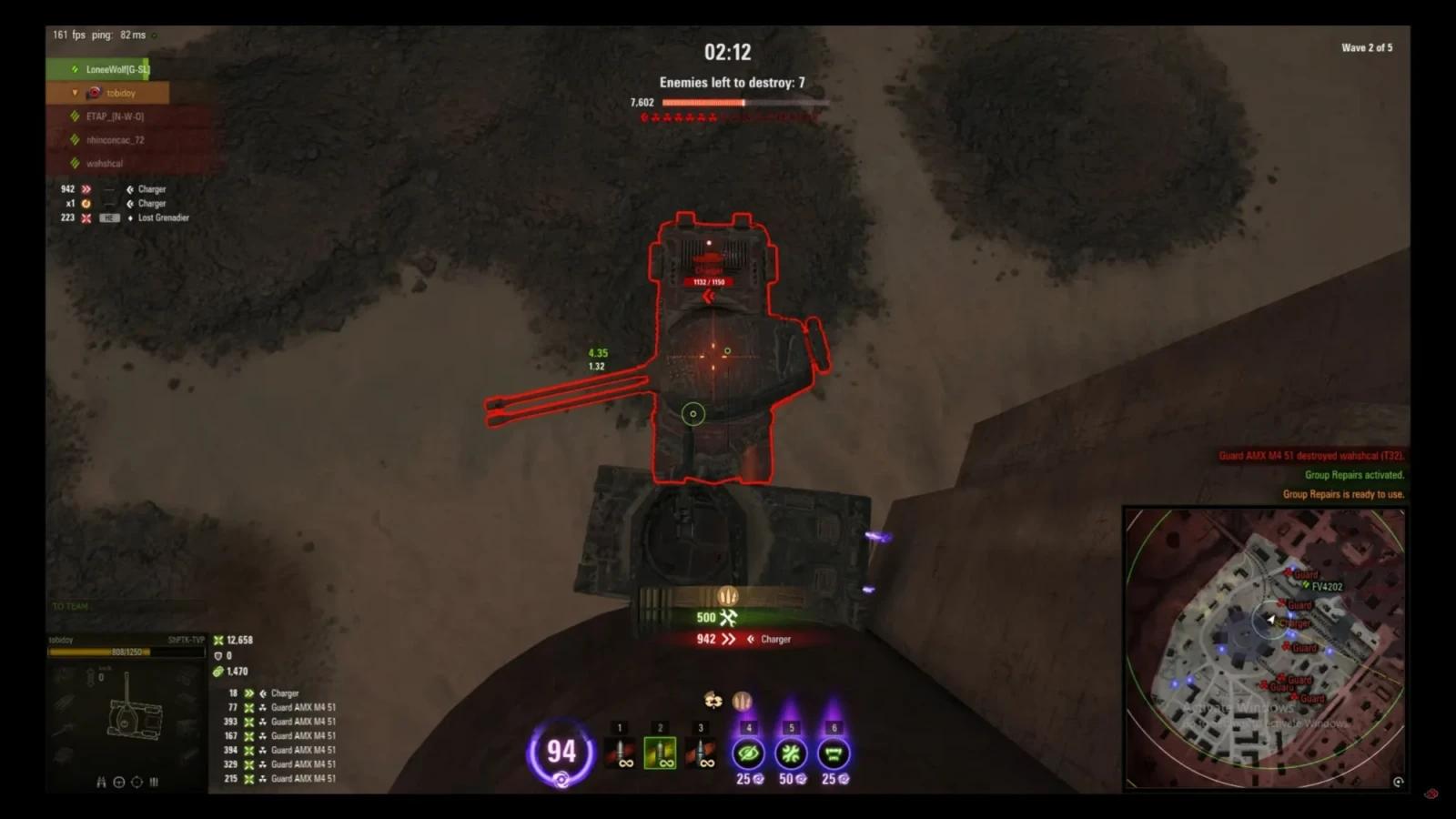
Task: Click the Guard AMX M4 51 destroyed message
Action: [x=1310, y=455]
